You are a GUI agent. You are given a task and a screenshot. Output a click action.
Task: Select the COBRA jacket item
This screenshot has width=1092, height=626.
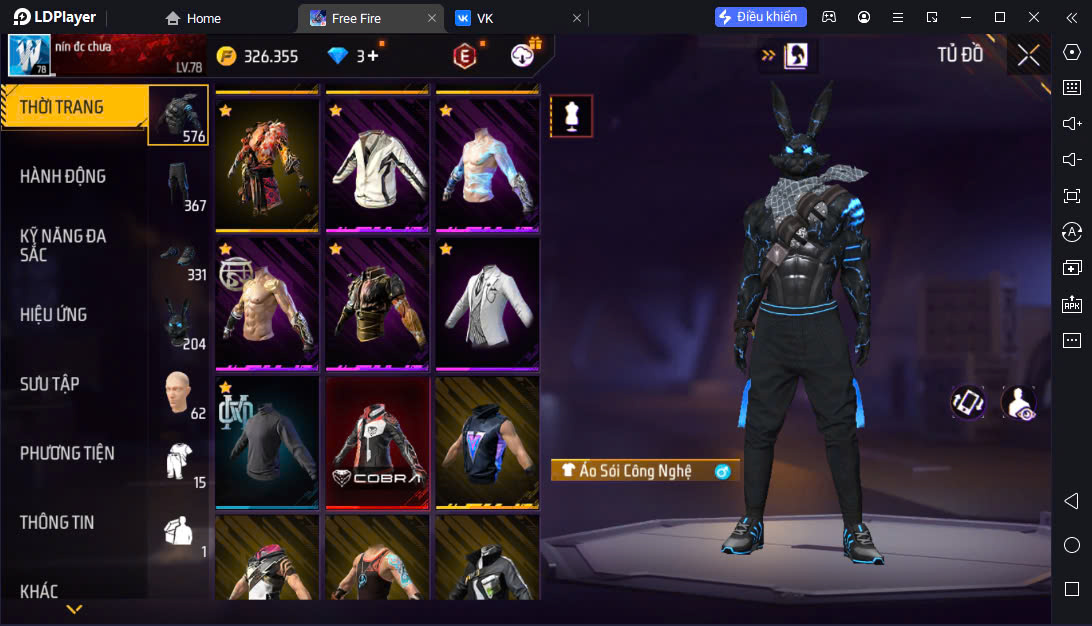point(377,441)
